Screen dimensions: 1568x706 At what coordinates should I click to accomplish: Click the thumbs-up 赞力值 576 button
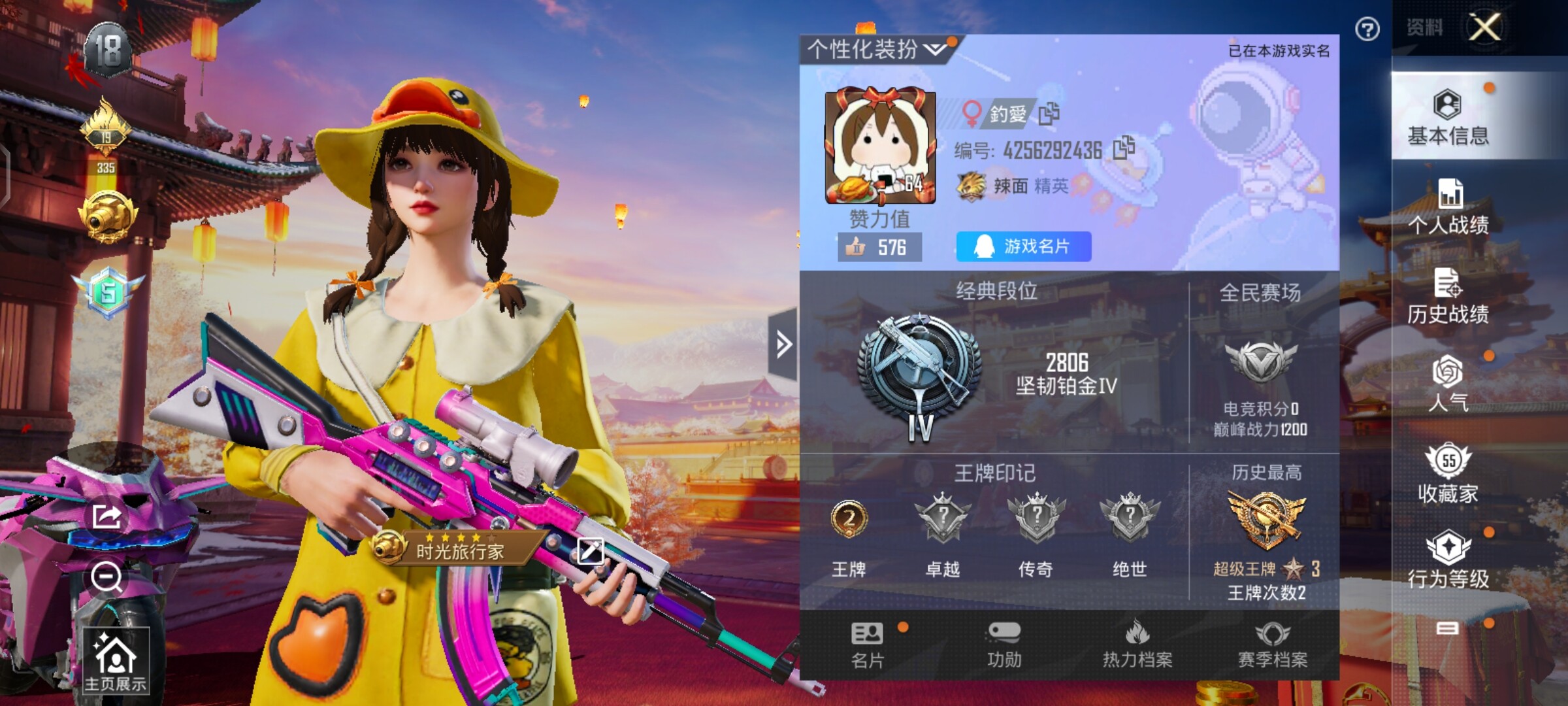click(879, 247)
